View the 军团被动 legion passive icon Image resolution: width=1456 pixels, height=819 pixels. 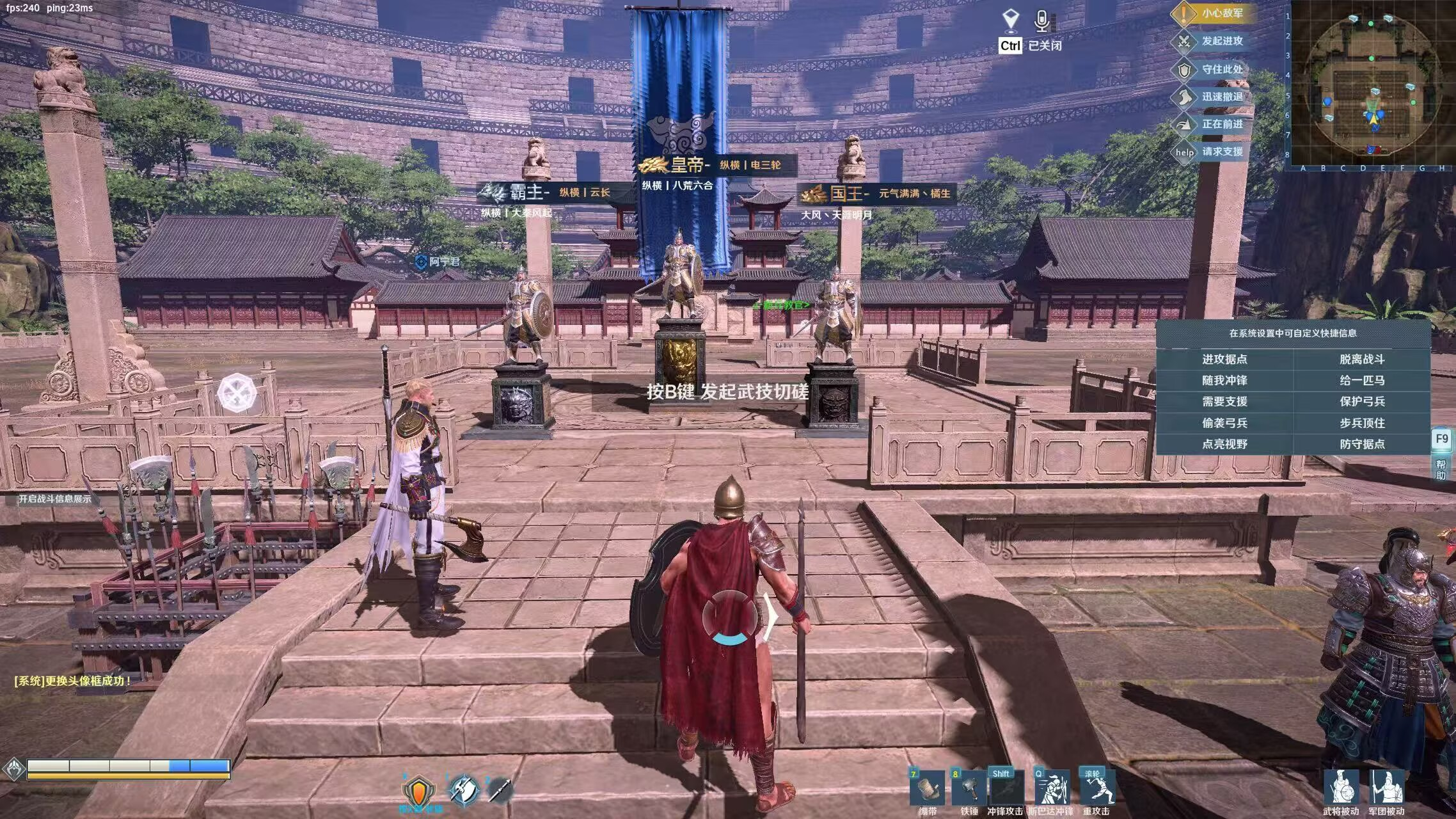[x=1386, y=788]
